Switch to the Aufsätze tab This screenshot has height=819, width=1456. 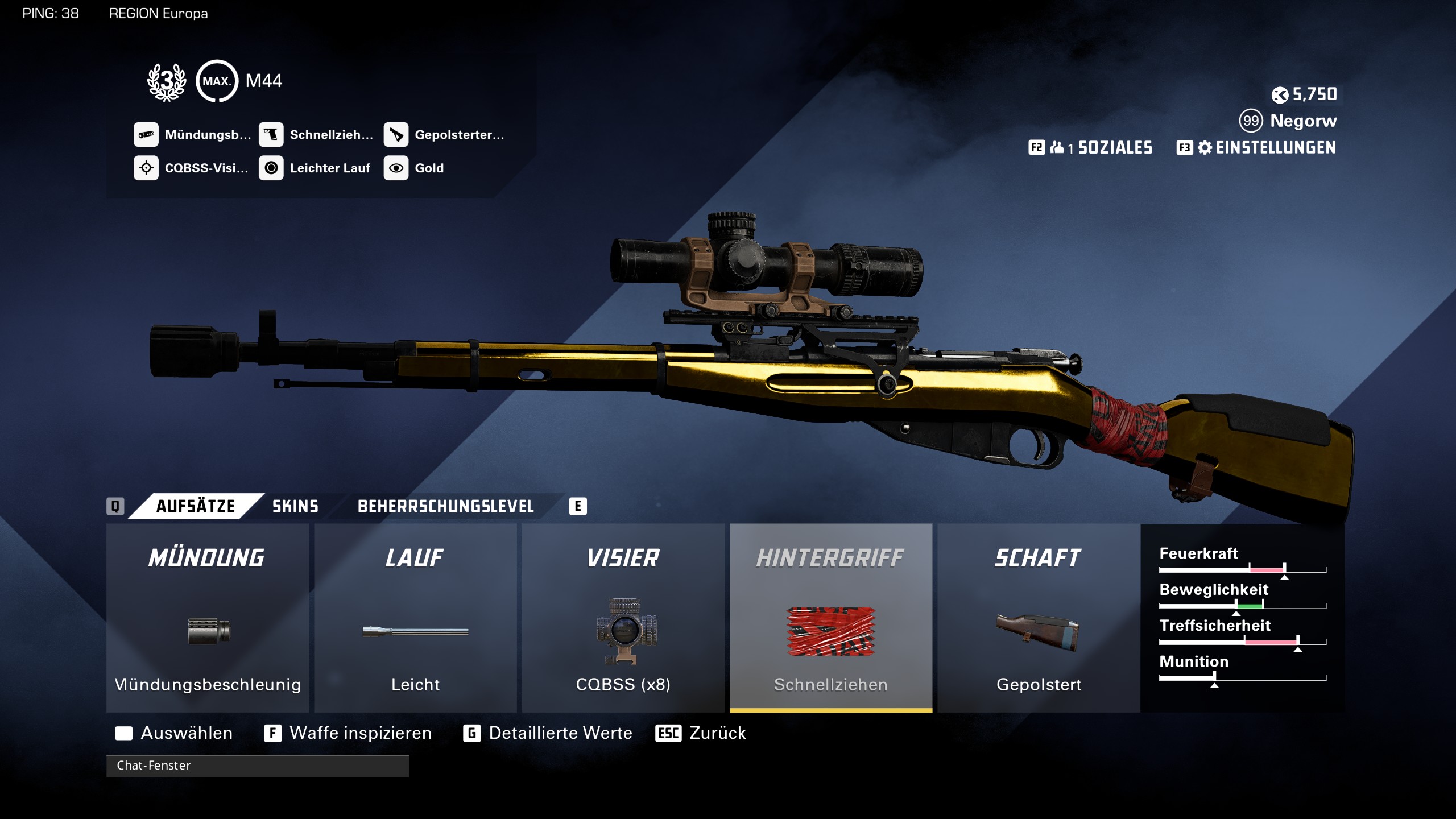(195, 506)
